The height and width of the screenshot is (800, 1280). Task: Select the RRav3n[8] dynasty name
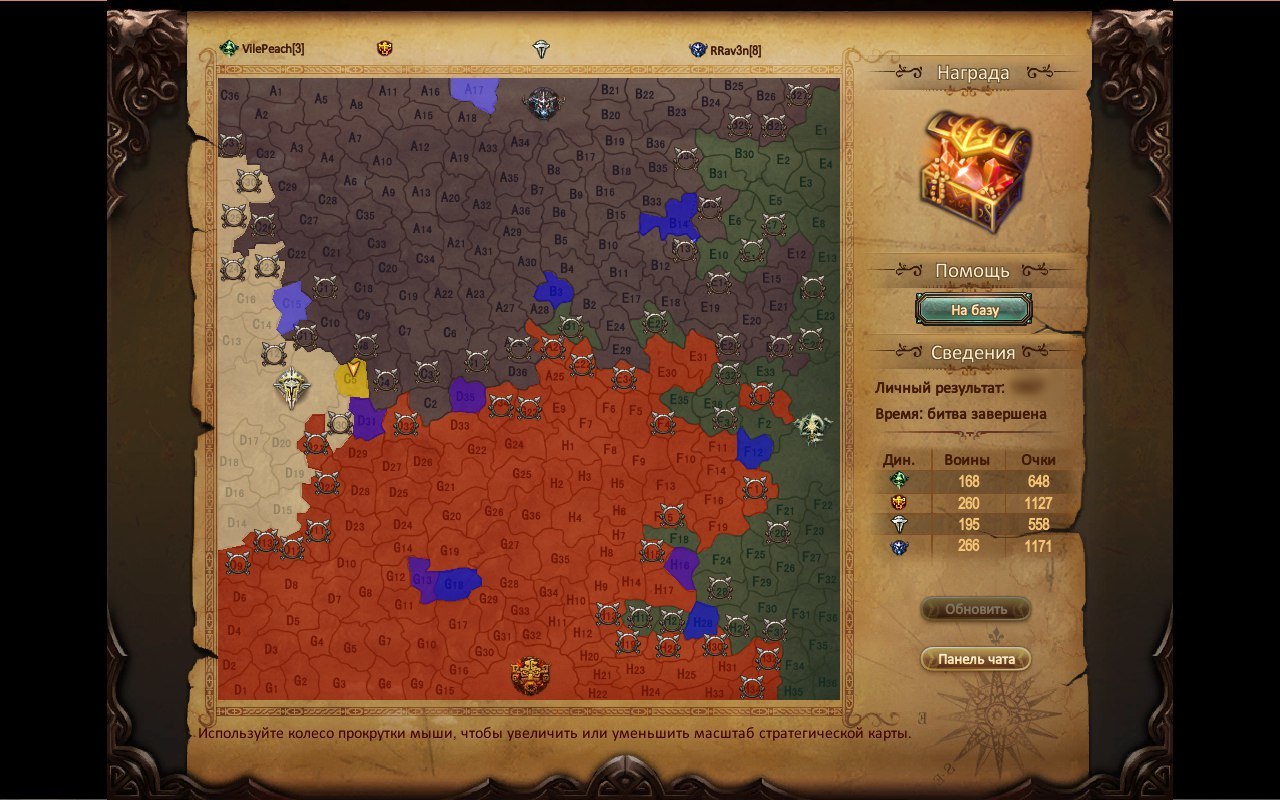click(x=735, y=49)
